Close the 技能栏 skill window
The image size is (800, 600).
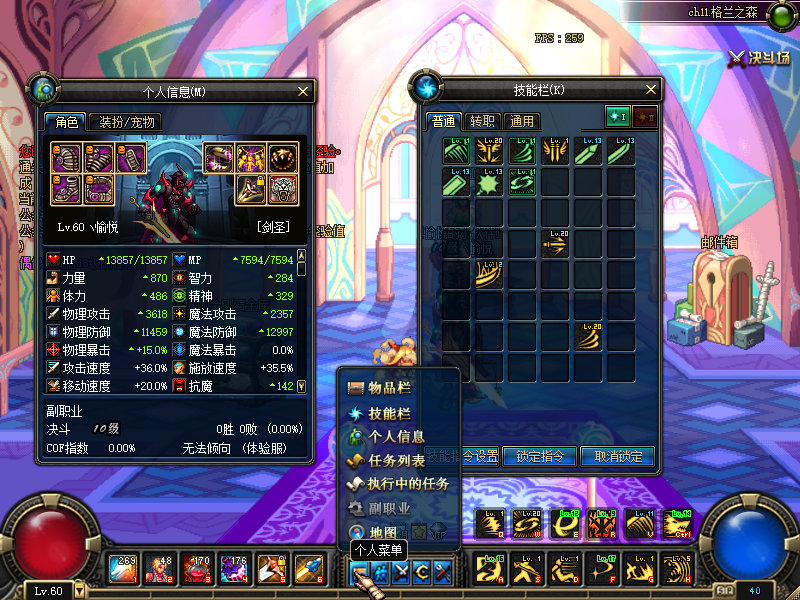coord(650,90)
